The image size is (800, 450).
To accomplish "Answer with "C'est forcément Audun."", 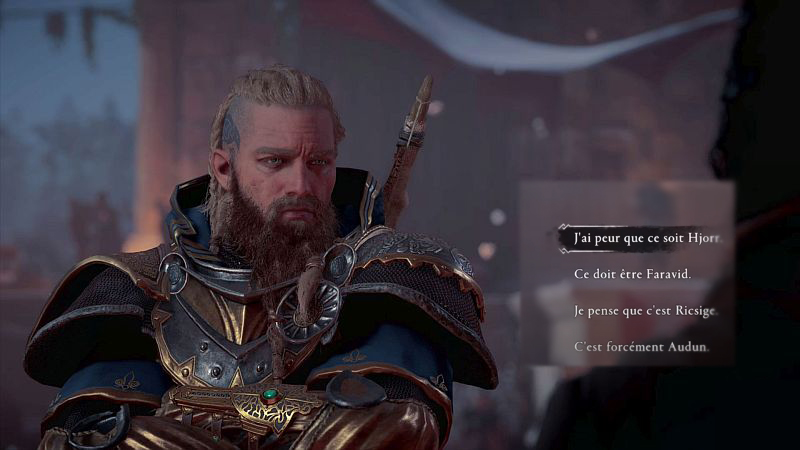I will coord(641,347).
